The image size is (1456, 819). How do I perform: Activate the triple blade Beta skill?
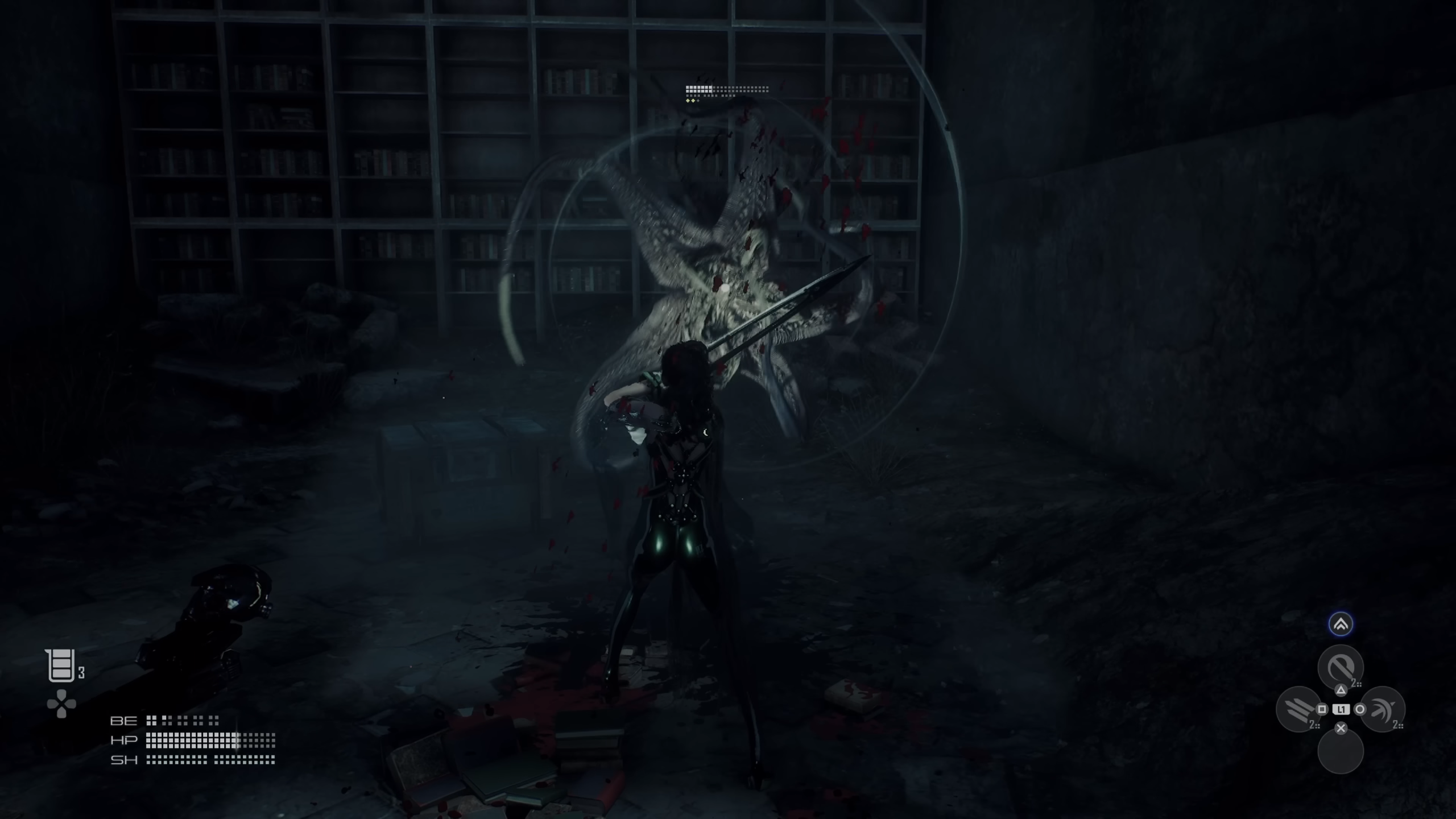1298,709
